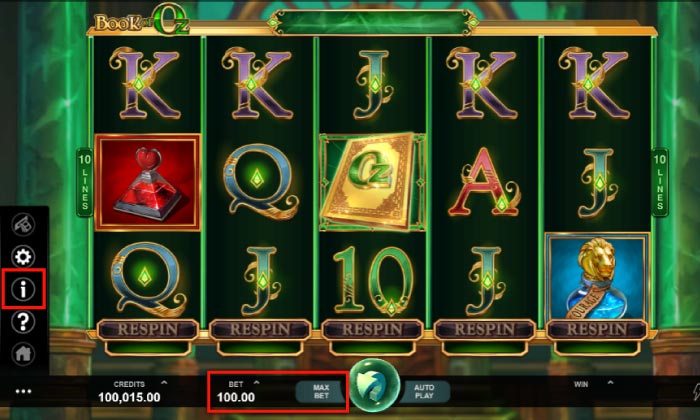Show the help question mark page
The image size is (700, 420).
coord(23,321)
